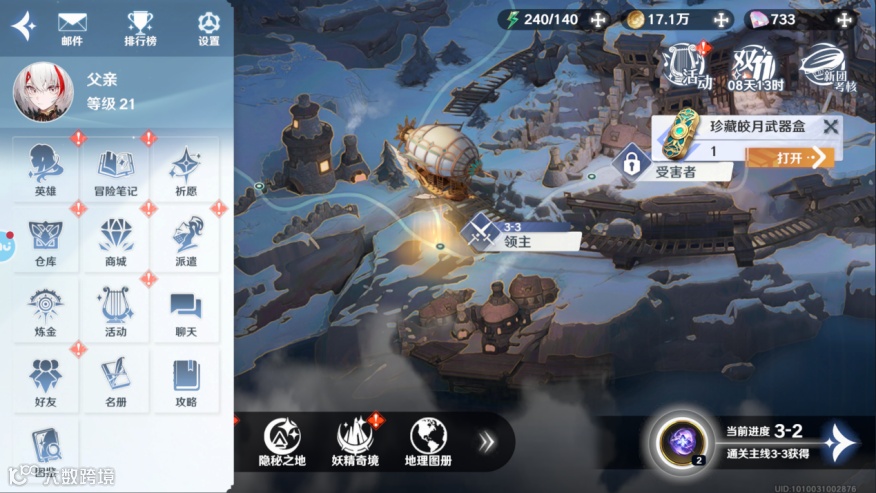Open the 排行榜 leaderboard
The image size is (876, 493).
(140, 27)
